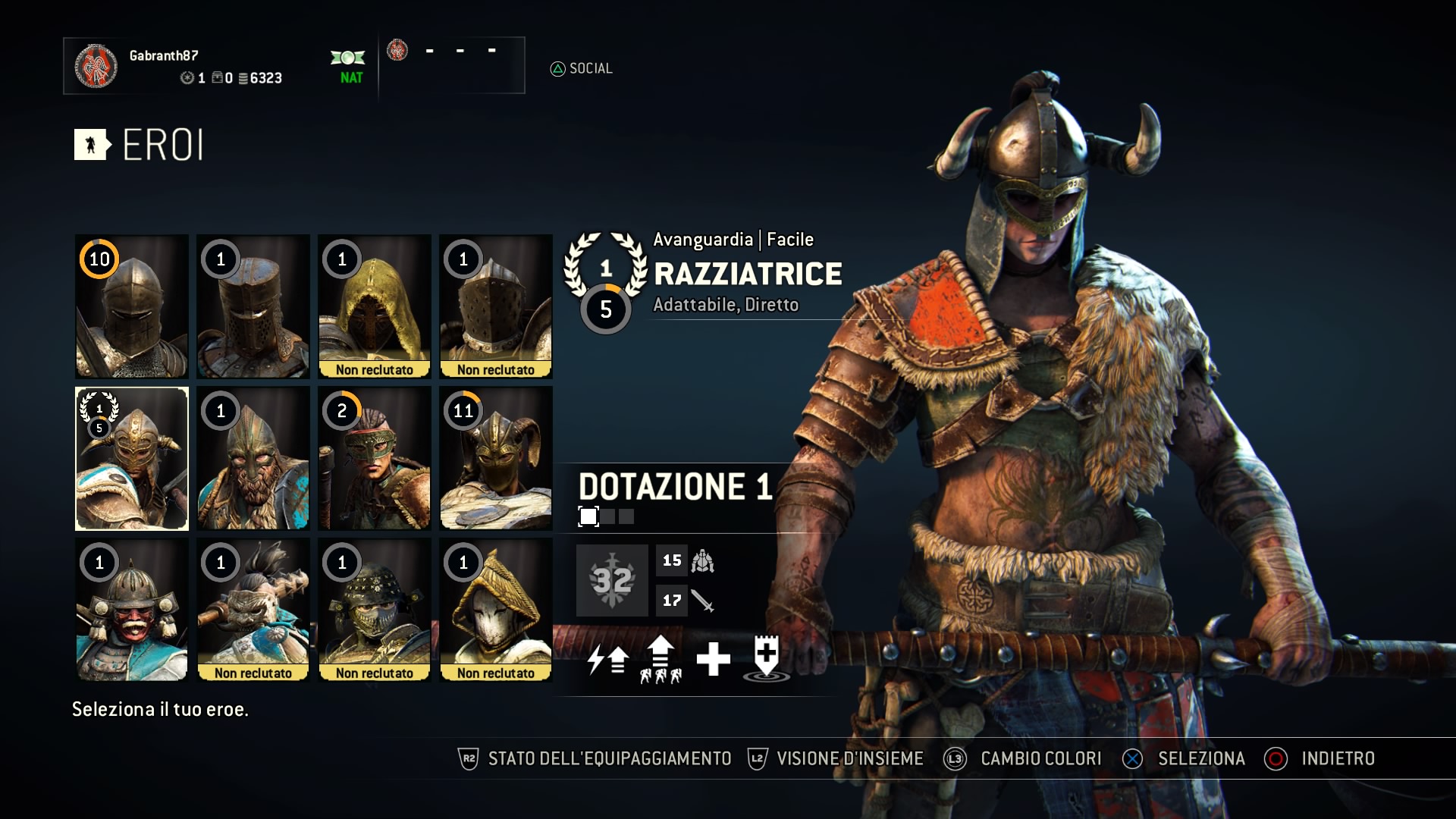Select the shield with cross feat icon
The height and width of the screenshot is (819, 1456).
tap(767, 658)
